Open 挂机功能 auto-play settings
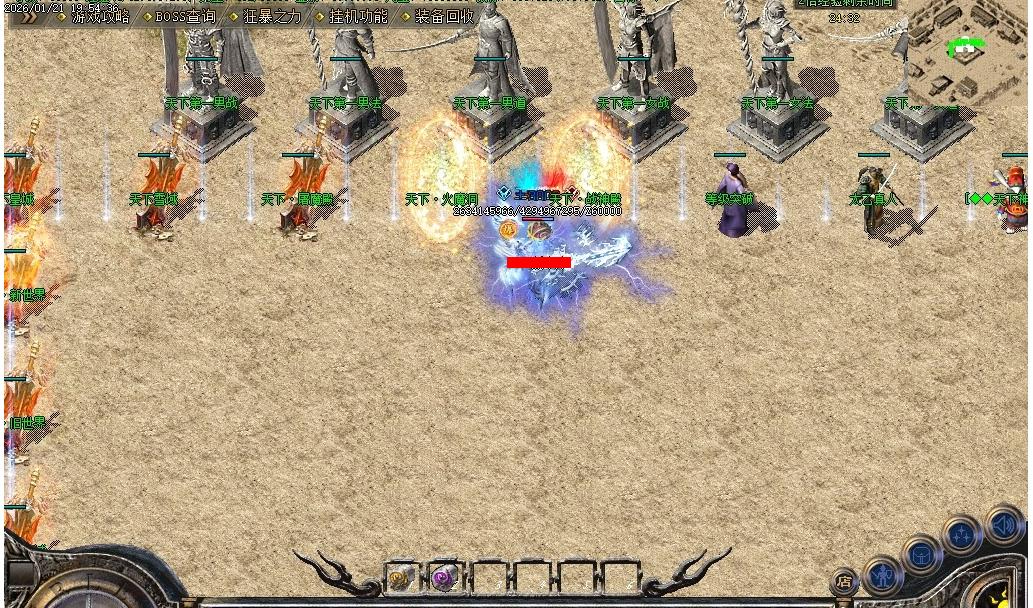 pos(358,17)
